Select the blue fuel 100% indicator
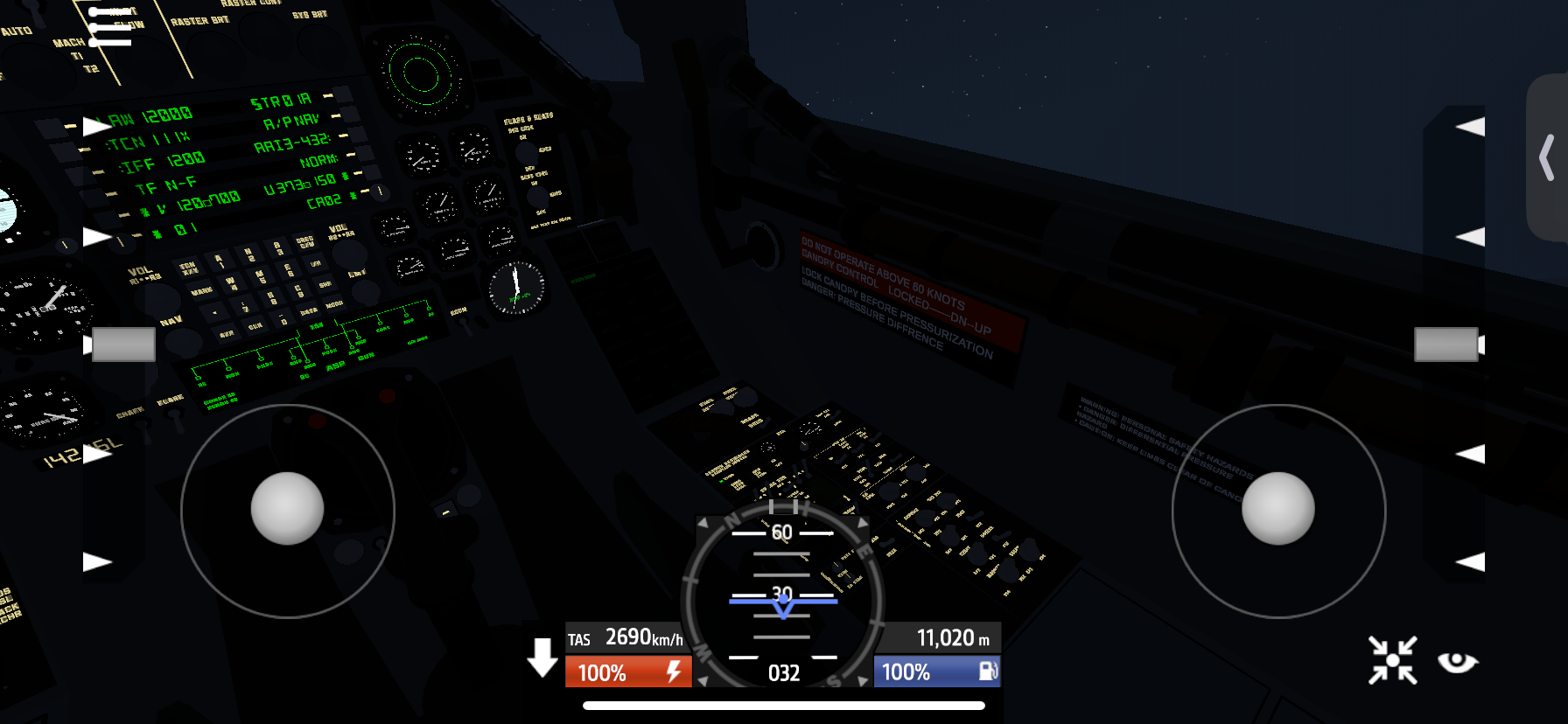Viewport: 1568px width, 724px height. tap(936, 672)
